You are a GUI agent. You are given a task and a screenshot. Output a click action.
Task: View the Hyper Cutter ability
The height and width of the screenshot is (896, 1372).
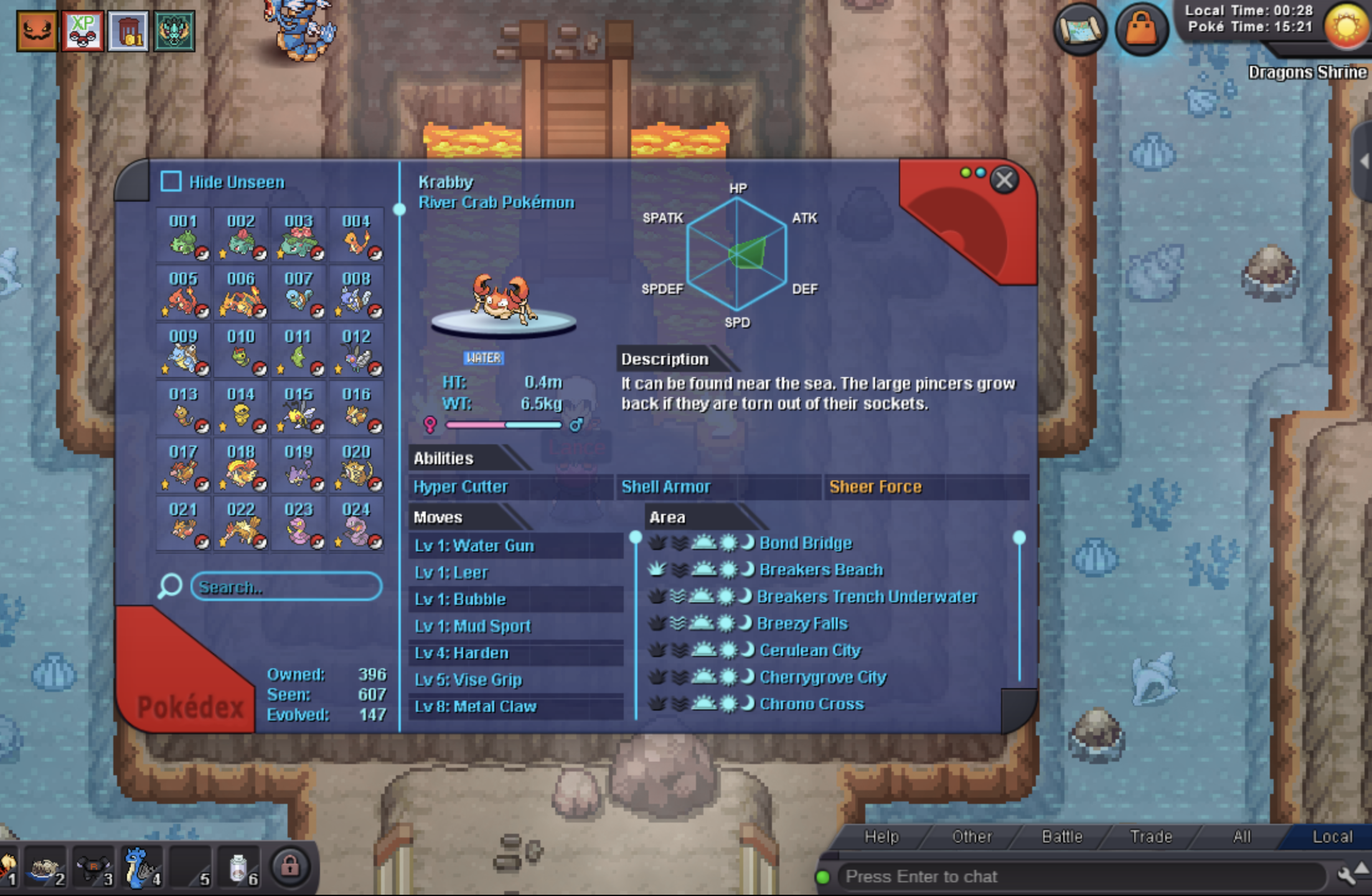461,487
